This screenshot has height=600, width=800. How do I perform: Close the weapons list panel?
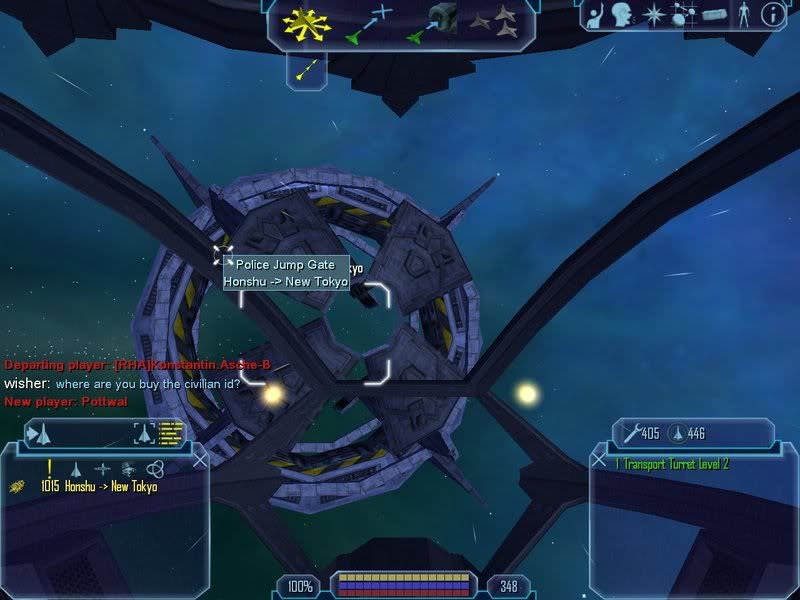600,460
